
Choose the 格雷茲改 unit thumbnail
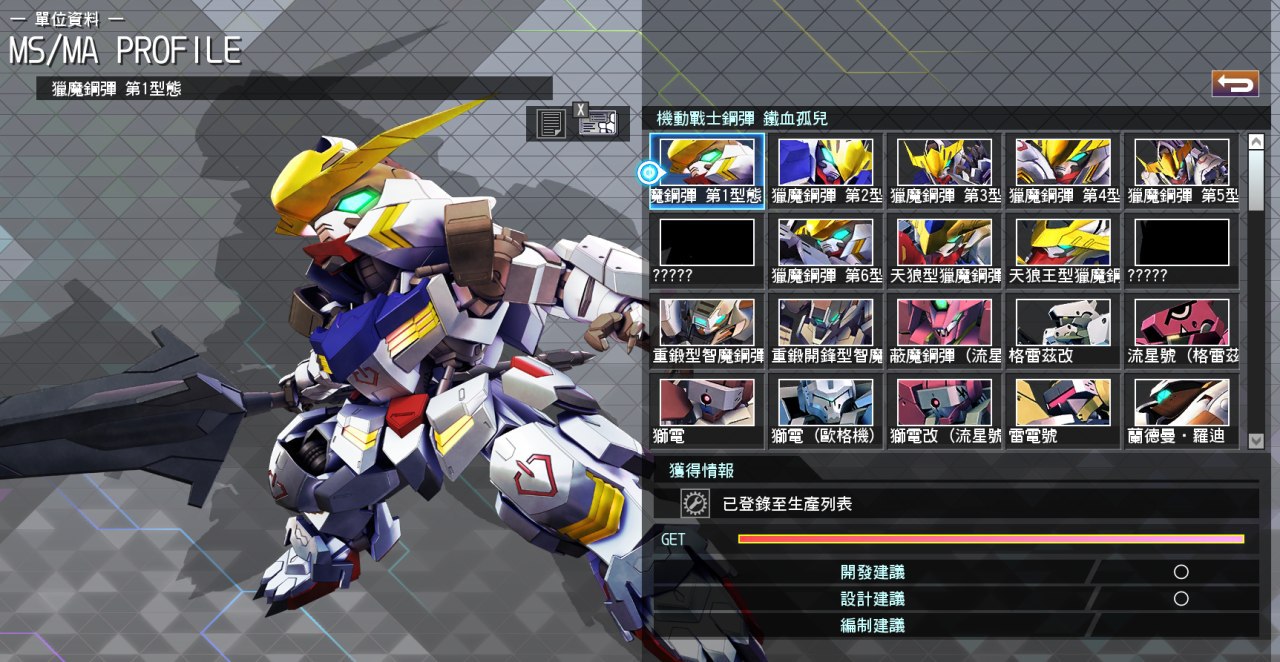point(1063,331)
